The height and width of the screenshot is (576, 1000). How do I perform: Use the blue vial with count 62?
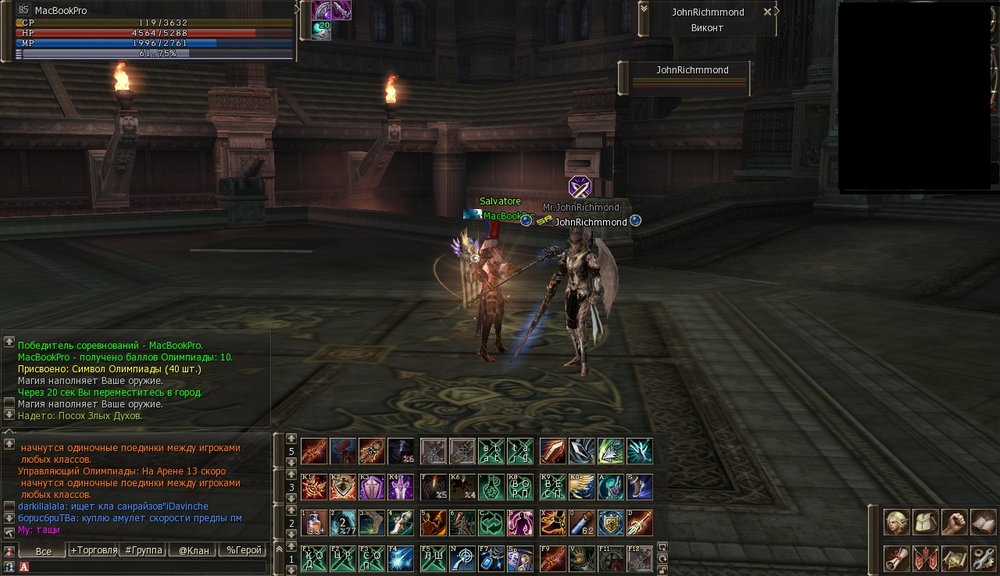tap(582, 523)
